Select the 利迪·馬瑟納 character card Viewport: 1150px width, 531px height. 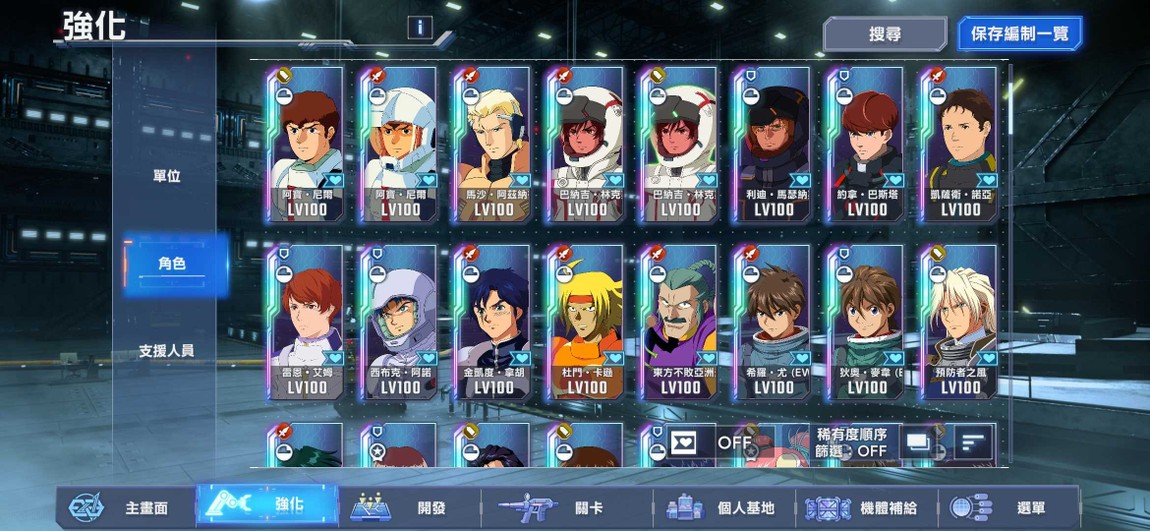[773, 145]
